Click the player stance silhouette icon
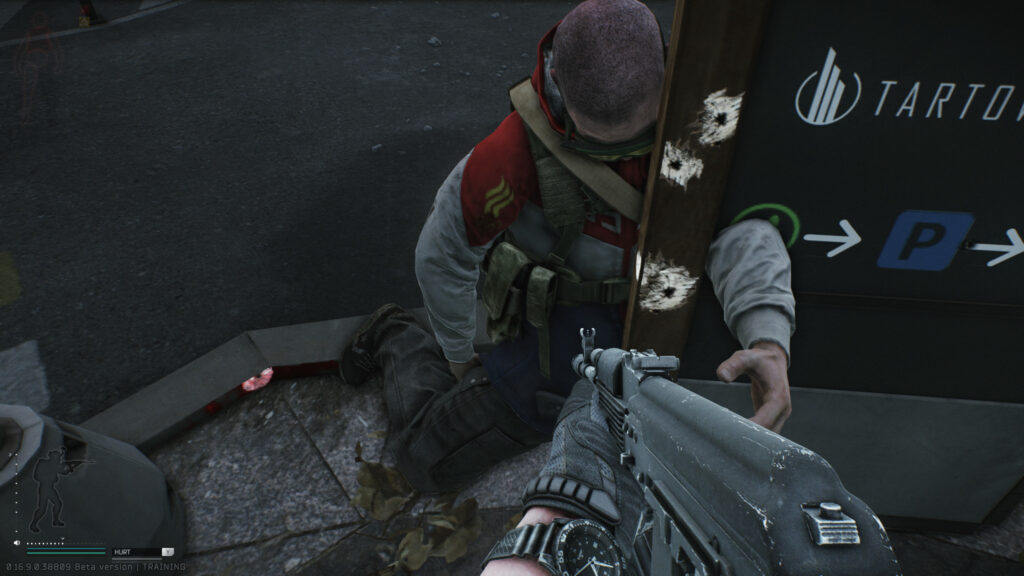The width and height of the screenshot is (1024, 576). point(50,489)
